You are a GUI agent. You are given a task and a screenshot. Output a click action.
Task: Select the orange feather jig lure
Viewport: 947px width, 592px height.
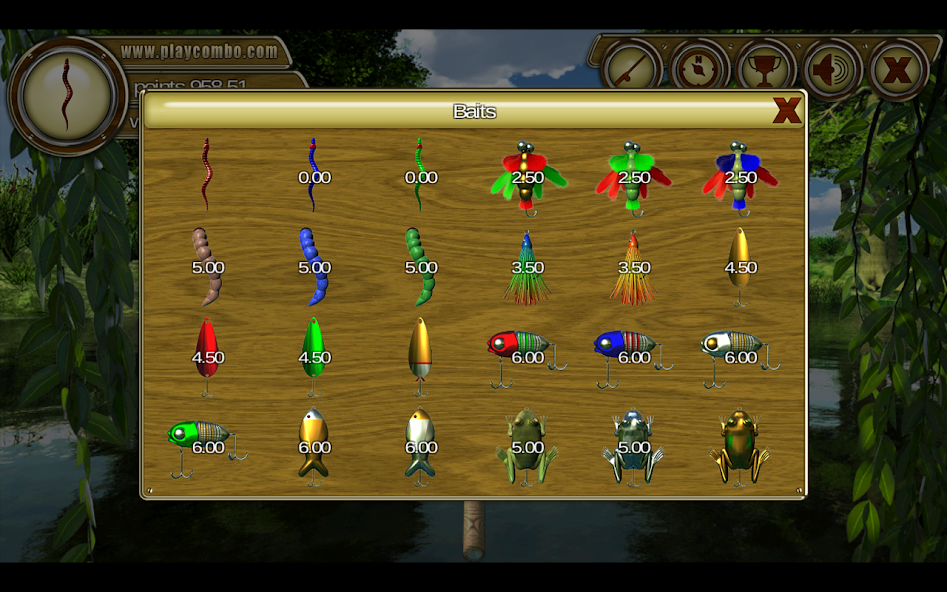coord(633,268)
